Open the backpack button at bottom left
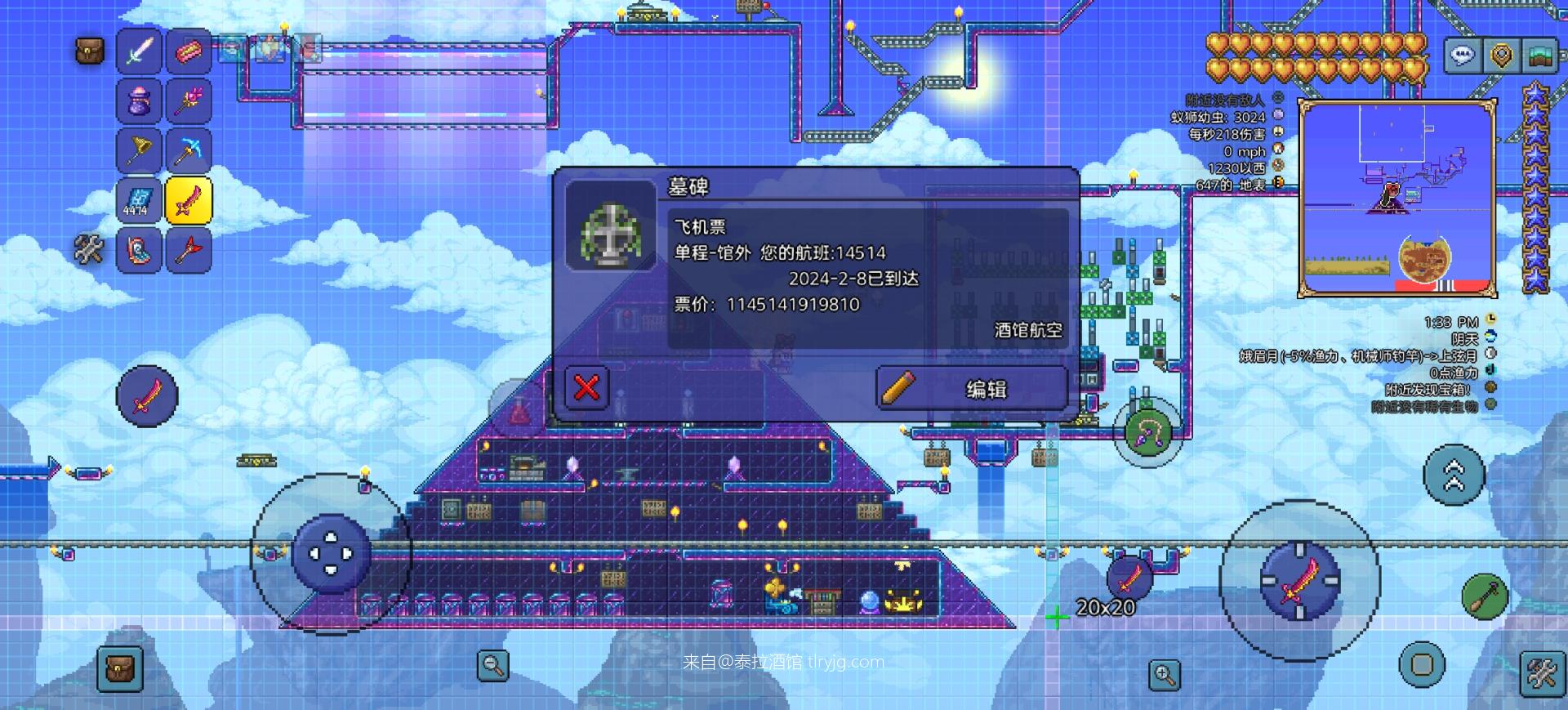The image size is (1568, 710). (x=120, y=668)
